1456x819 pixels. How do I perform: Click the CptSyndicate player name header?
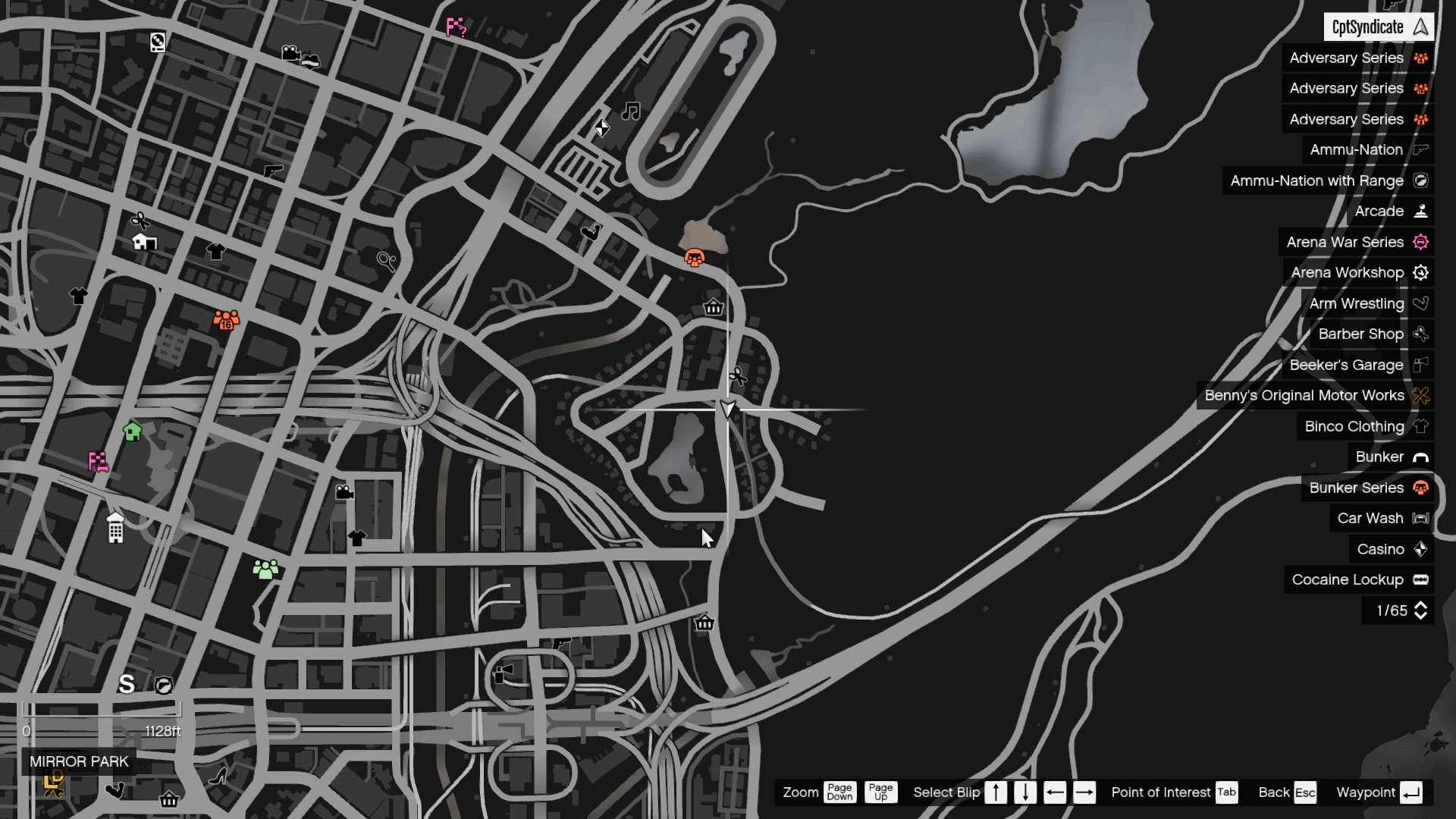1379,27
